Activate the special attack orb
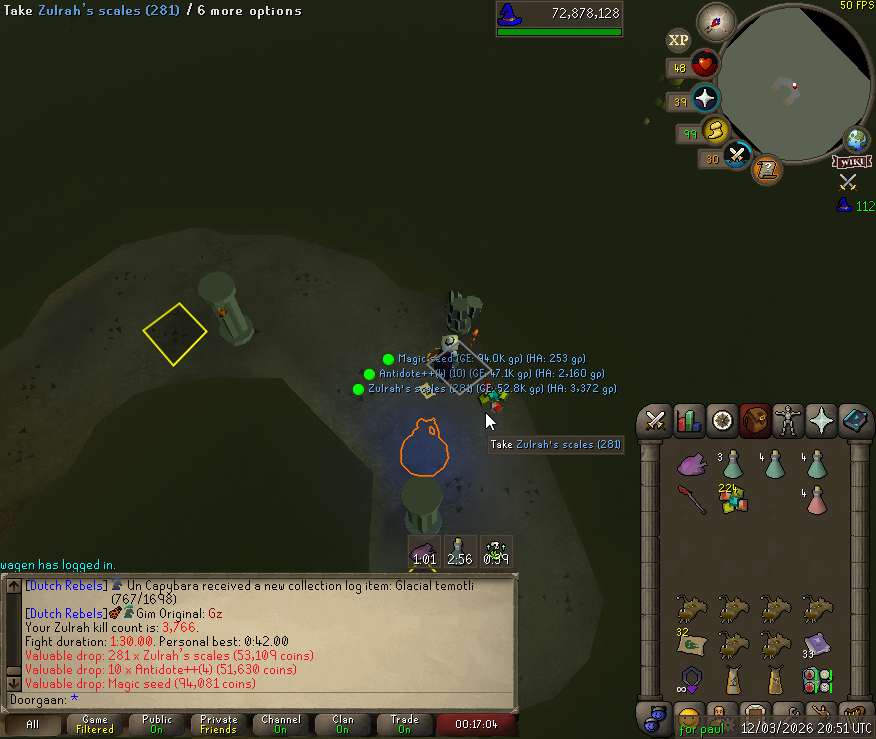This screenshot has width=876, height=739. (x=738, y=155)
